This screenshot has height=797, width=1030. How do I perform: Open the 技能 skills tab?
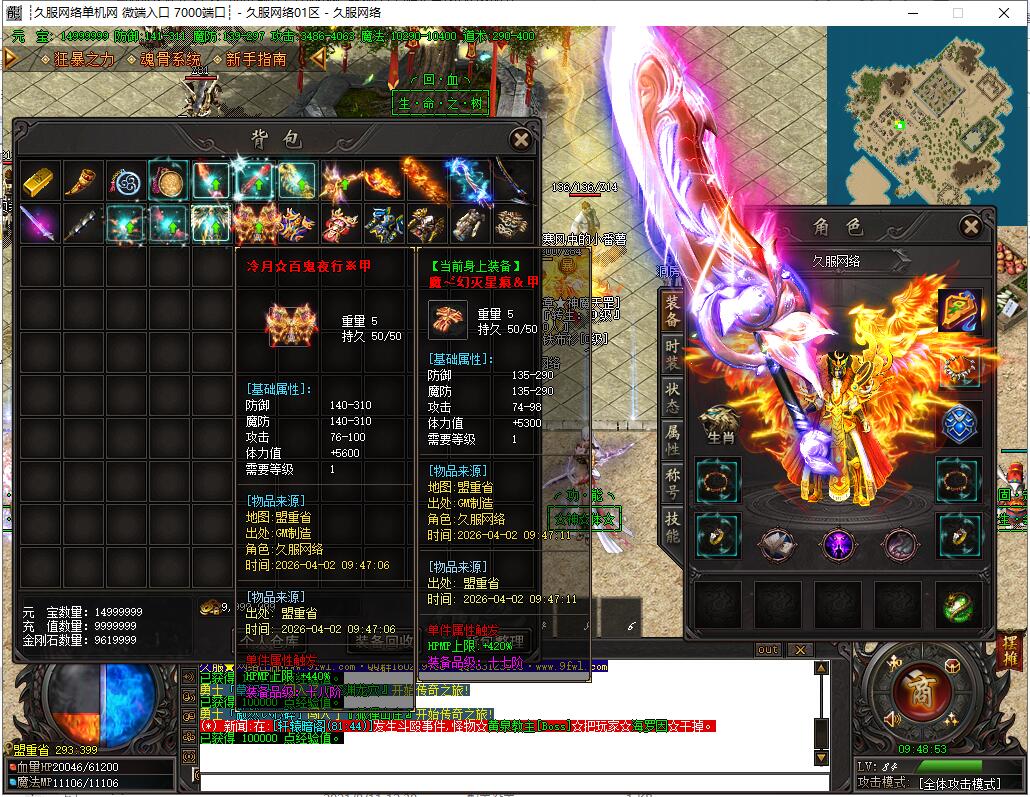click(672, 528)
